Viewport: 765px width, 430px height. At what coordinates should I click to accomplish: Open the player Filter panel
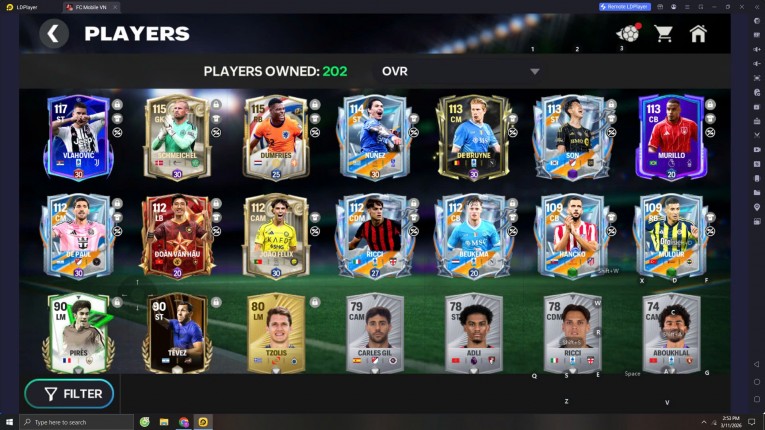[x=69, y=394]
